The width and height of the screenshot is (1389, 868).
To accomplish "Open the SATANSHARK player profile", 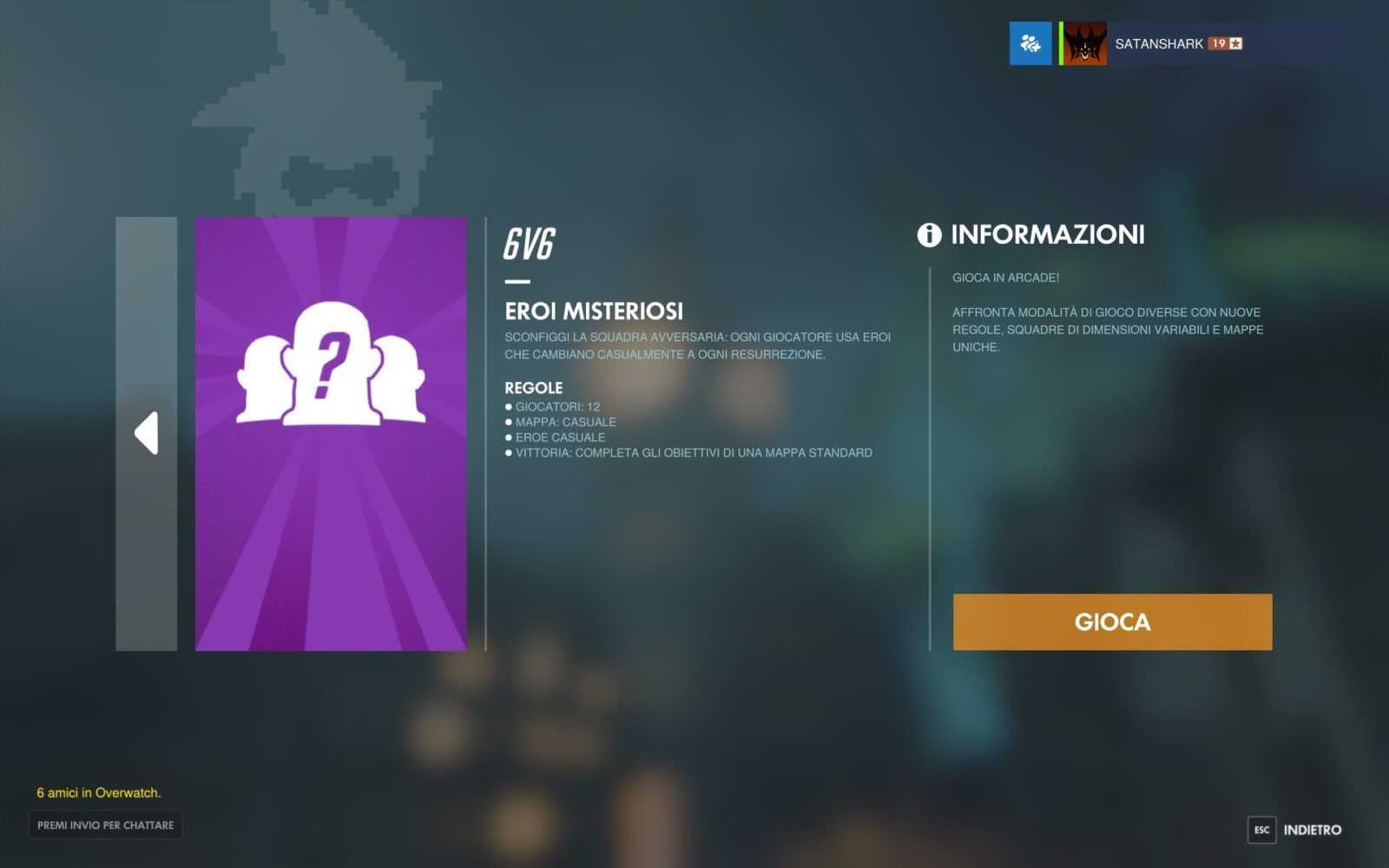I will [x=1158, y=43].
